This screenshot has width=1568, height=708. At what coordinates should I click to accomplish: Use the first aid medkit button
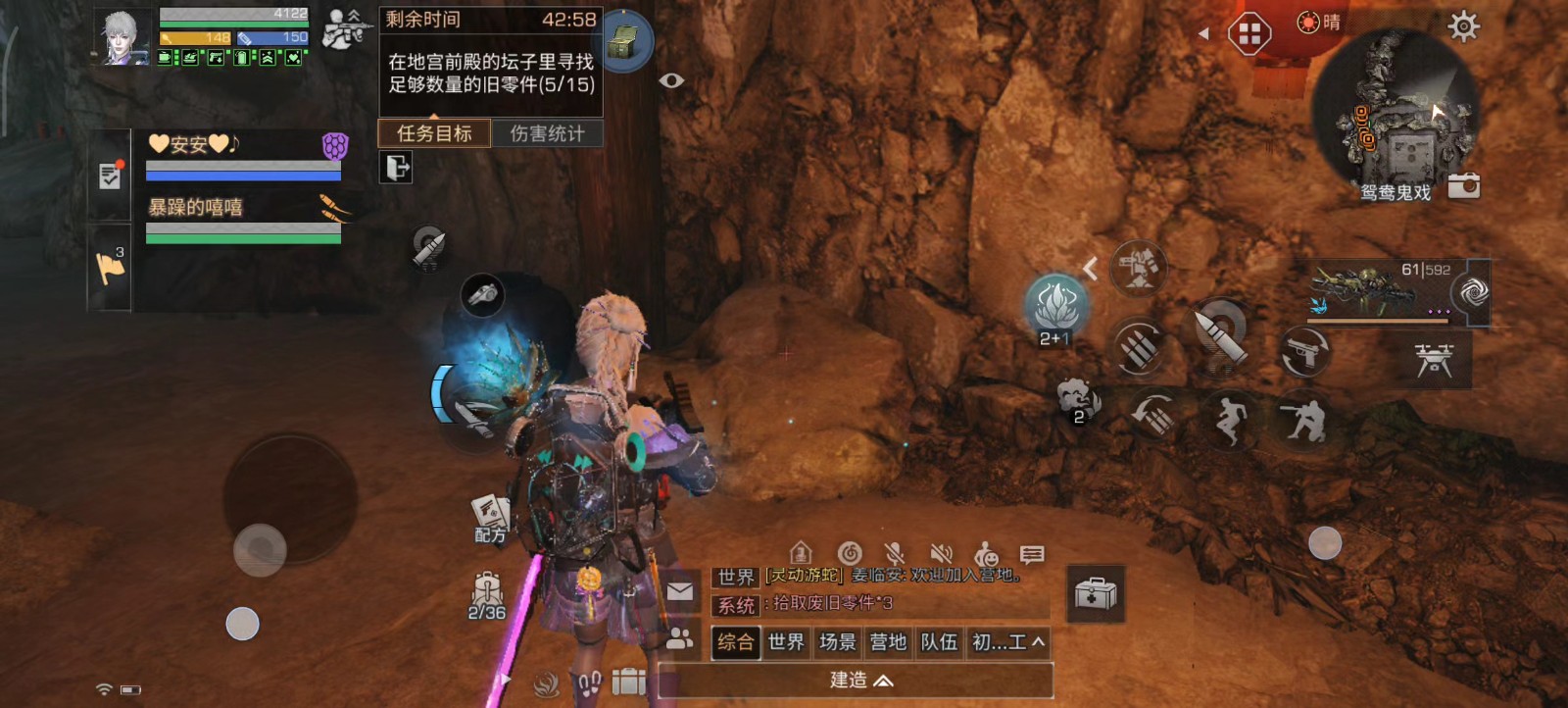1096,593
